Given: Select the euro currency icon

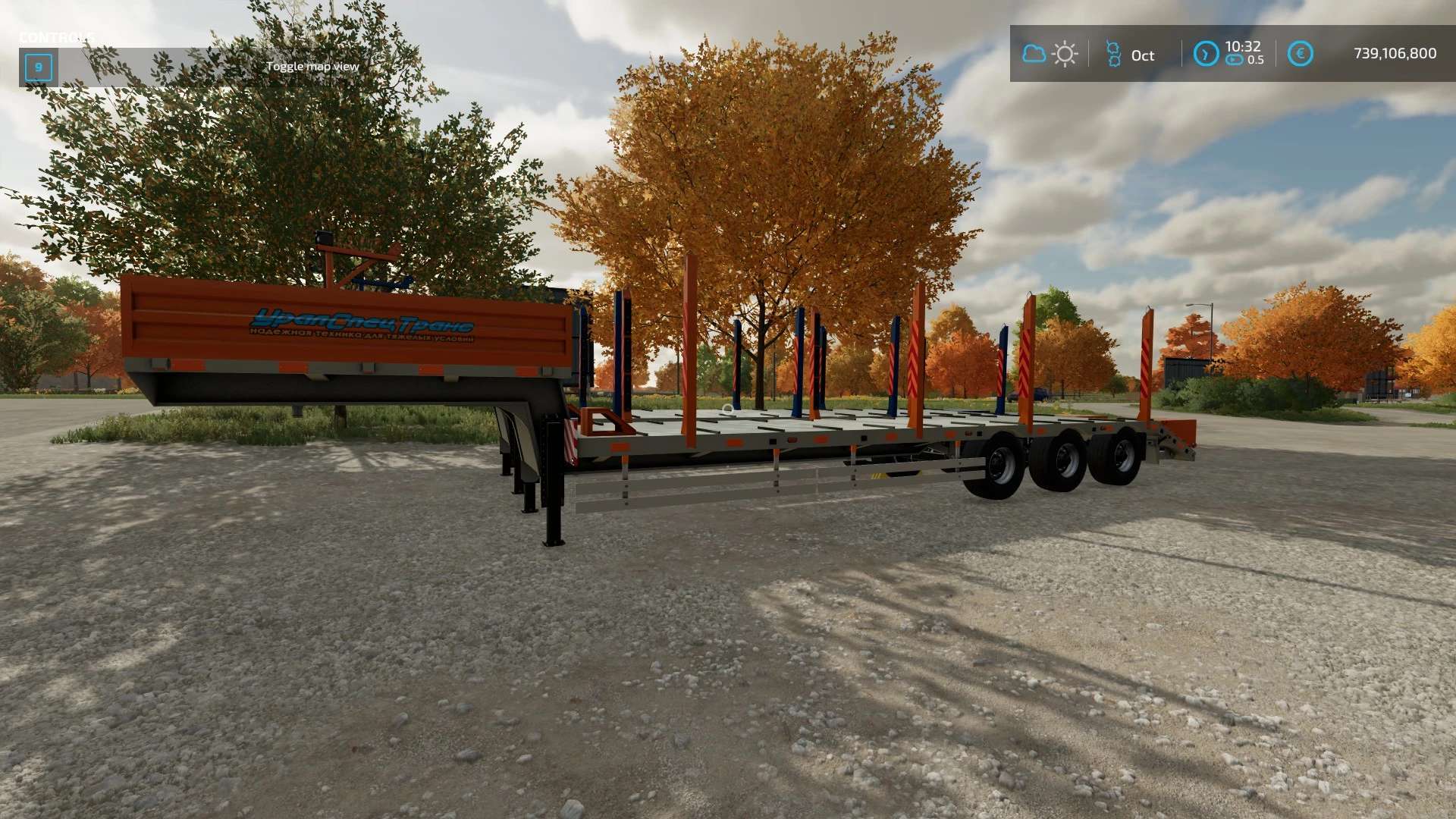Looking at the screenshot, I should pos(1300,54).
